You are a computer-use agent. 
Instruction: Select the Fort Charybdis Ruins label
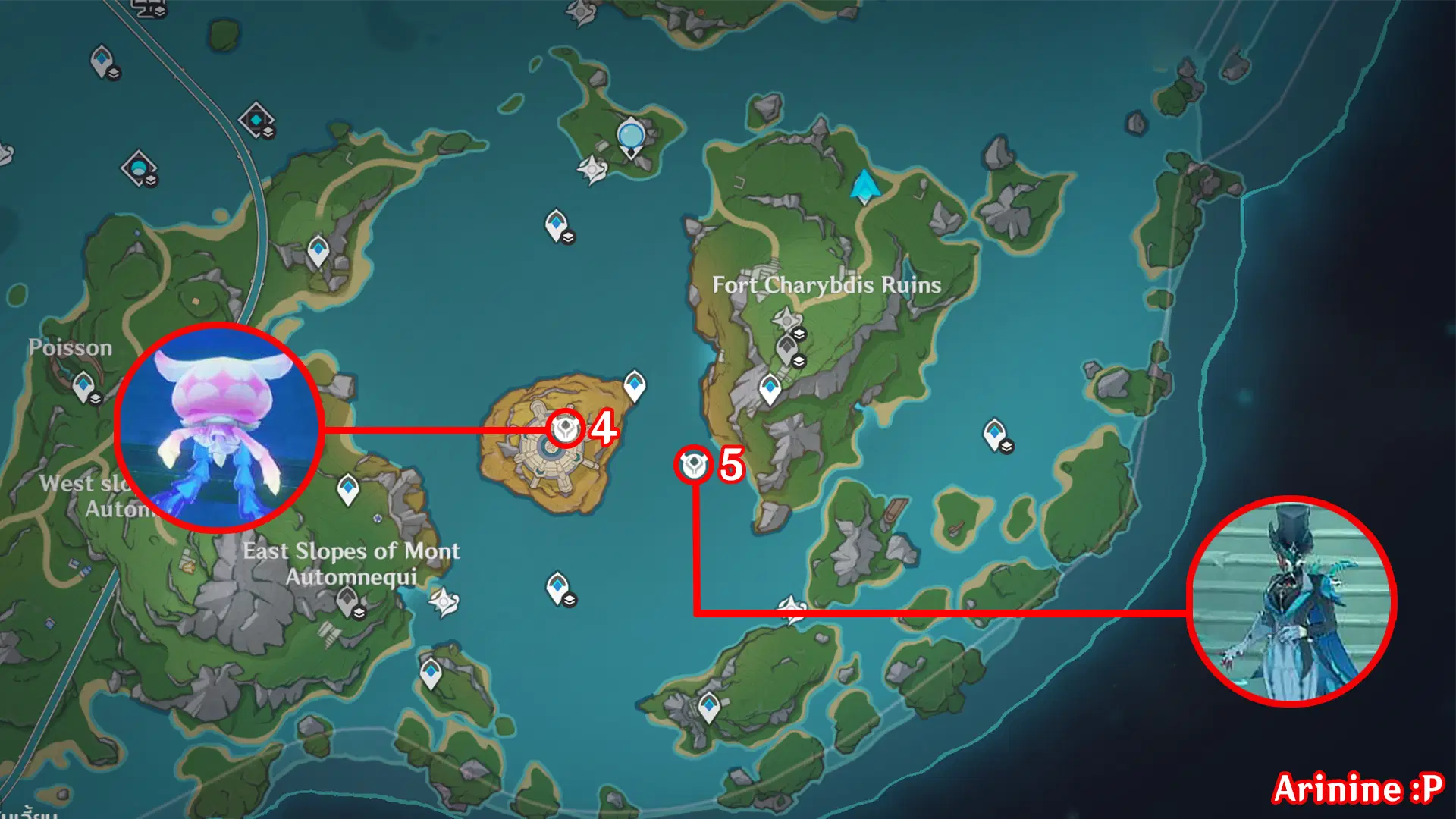click(x=827, y=286)
